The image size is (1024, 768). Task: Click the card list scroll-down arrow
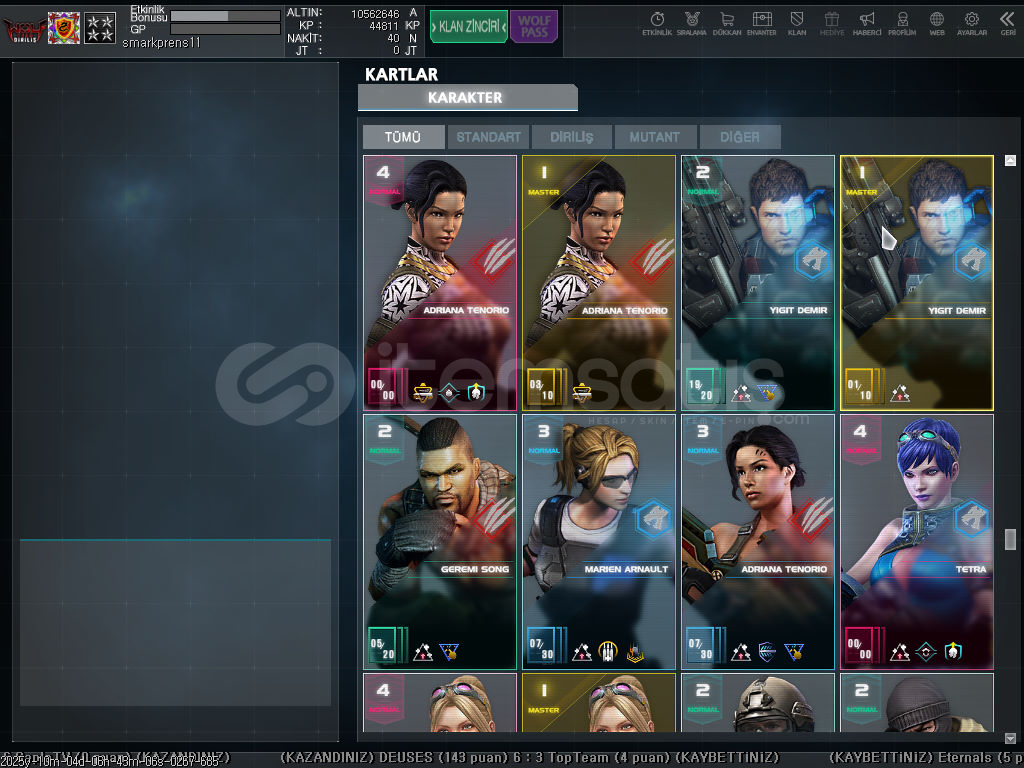pyautogui.click(x=1010, y=738)
